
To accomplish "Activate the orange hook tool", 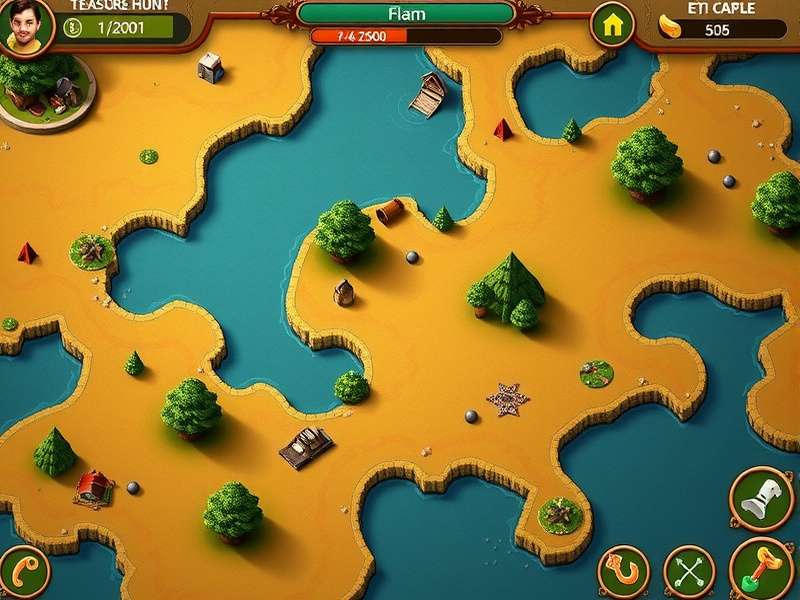I will tap(623, 572).
